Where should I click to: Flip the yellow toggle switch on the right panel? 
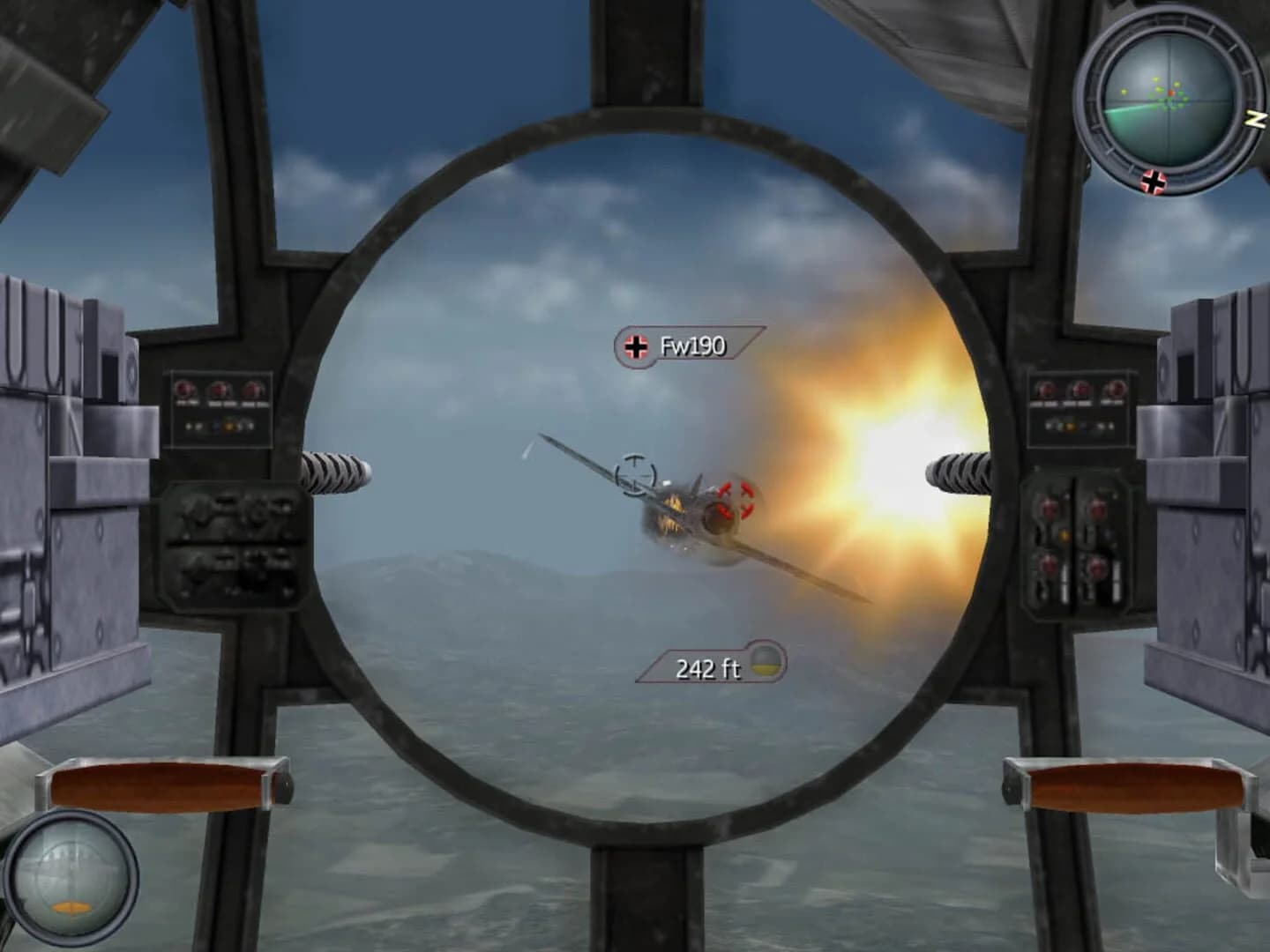tap(1068, 425)
